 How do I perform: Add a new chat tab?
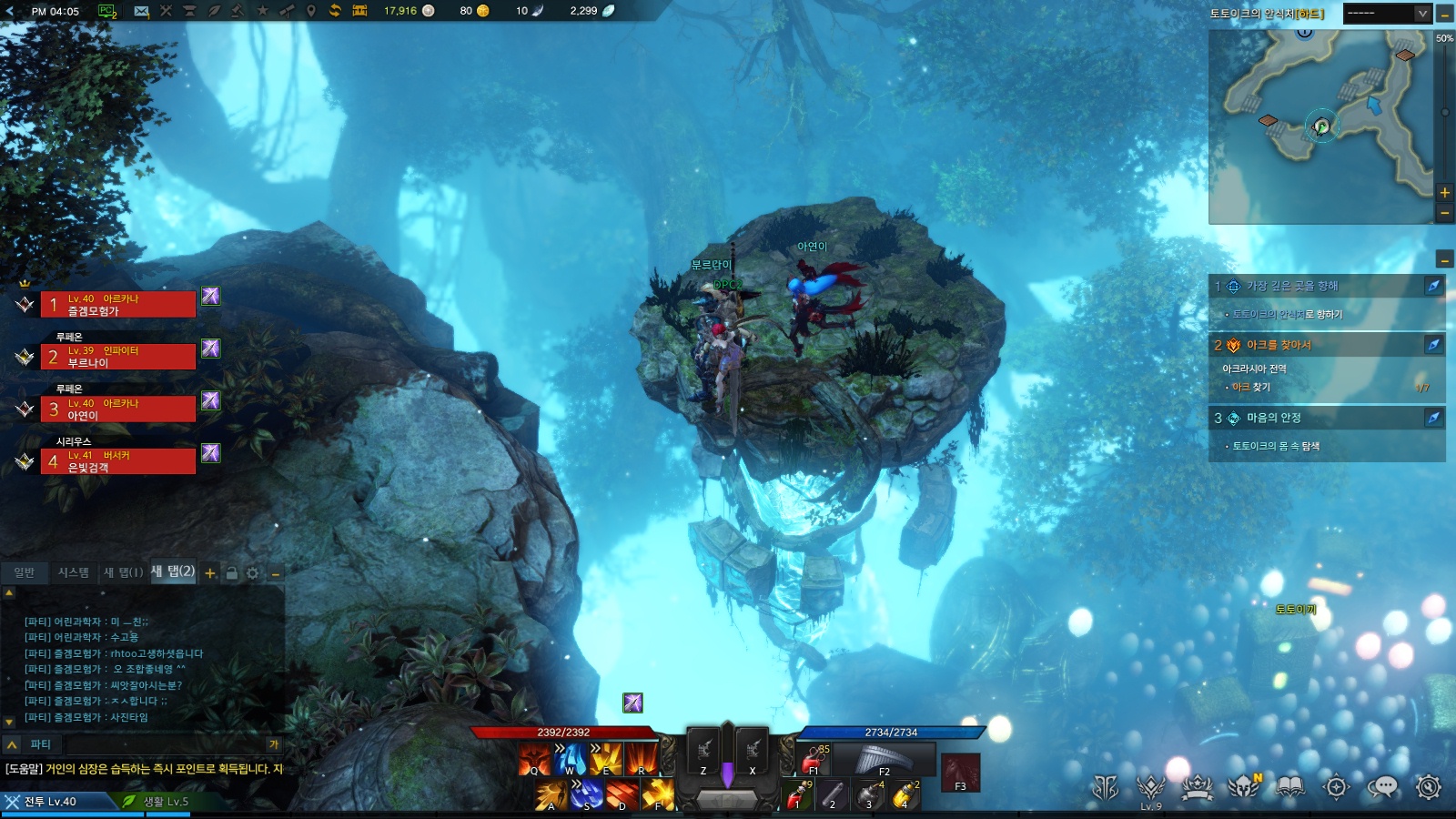click(210, 573)
